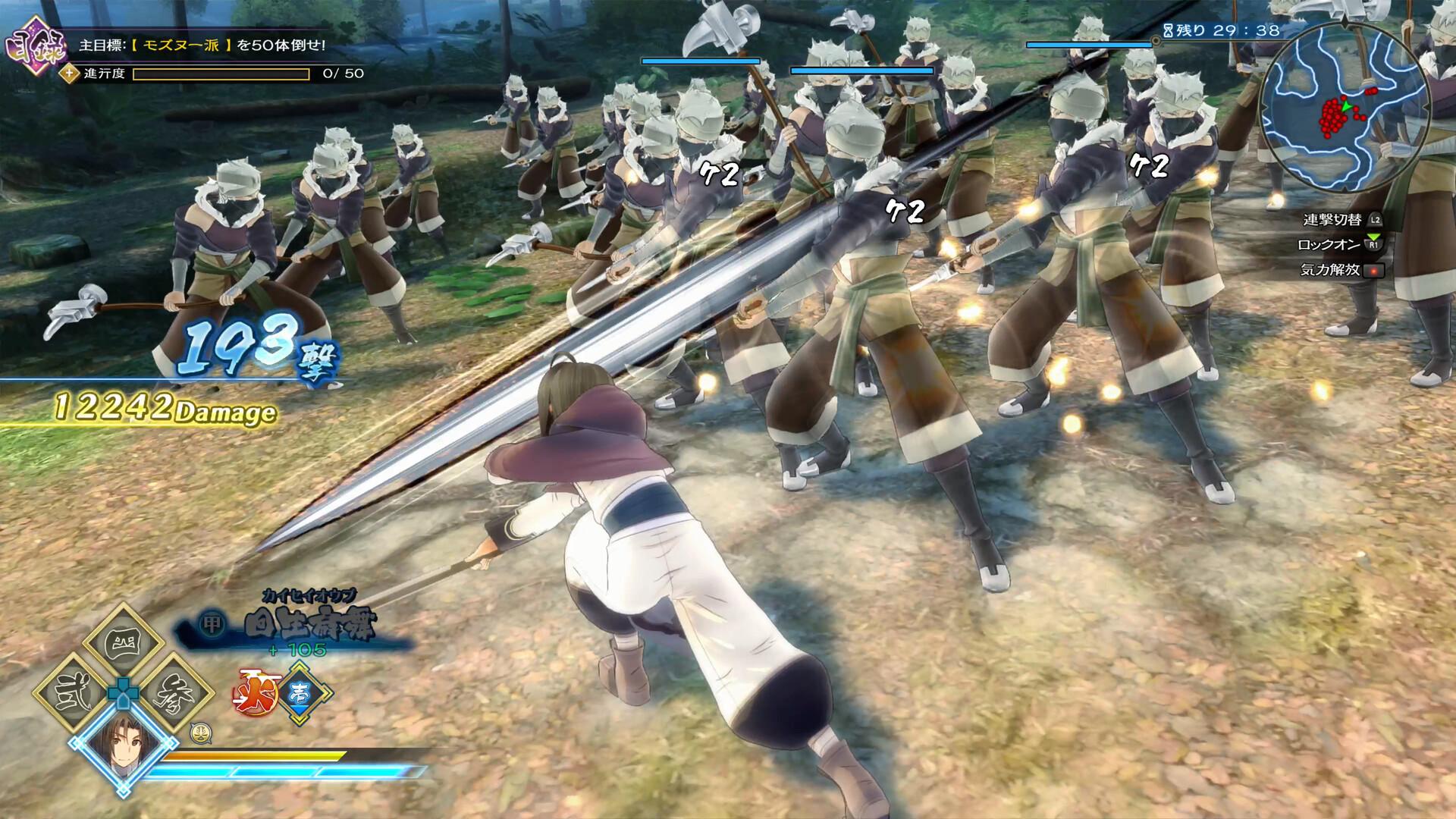1456x819 pixels.
Task: Click the ロックオン lock-on label
Action: pyautogui.click(x=1329, y=245)
